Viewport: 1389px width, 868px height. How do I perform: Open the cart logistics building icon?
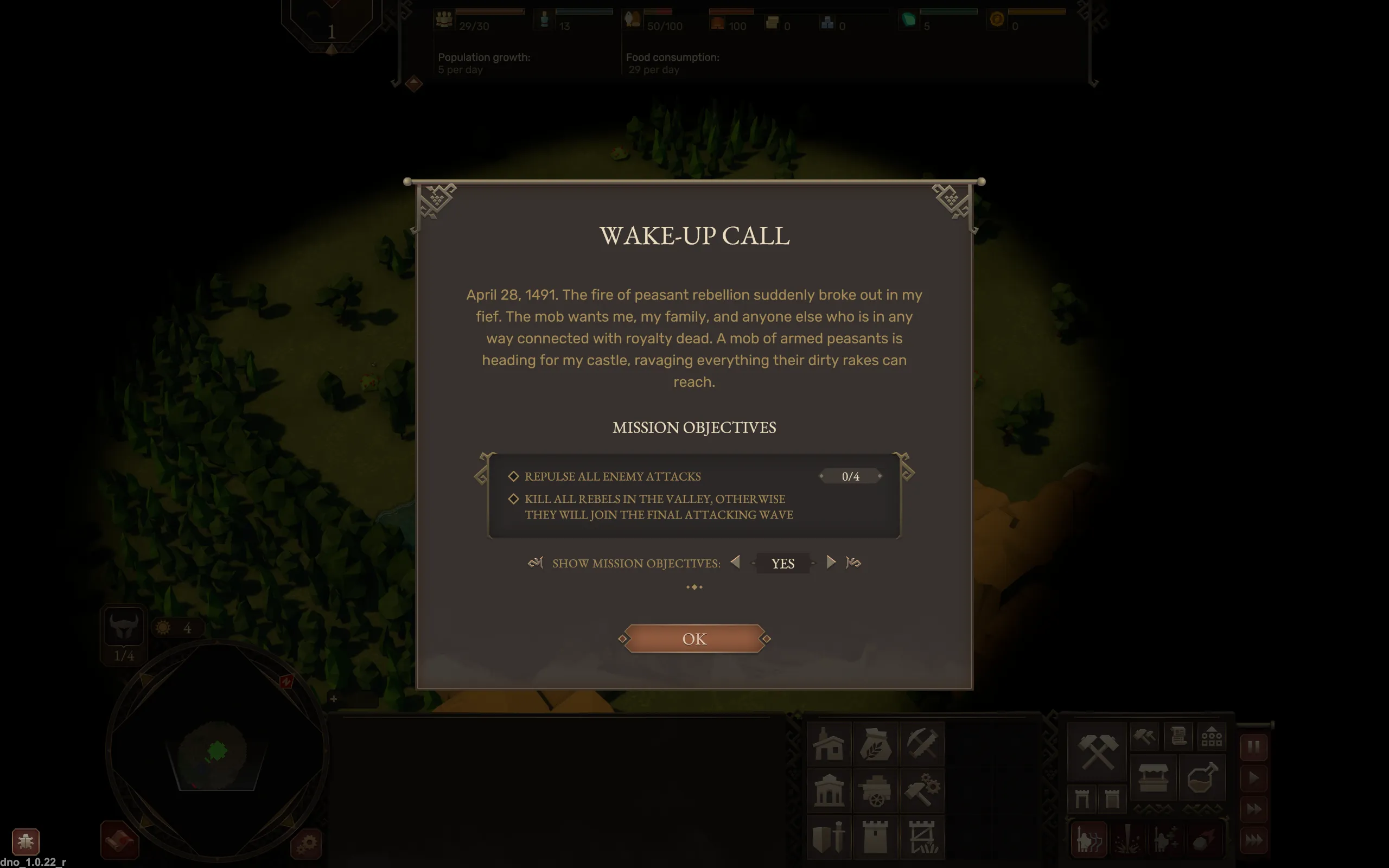[x=876, y=792]
